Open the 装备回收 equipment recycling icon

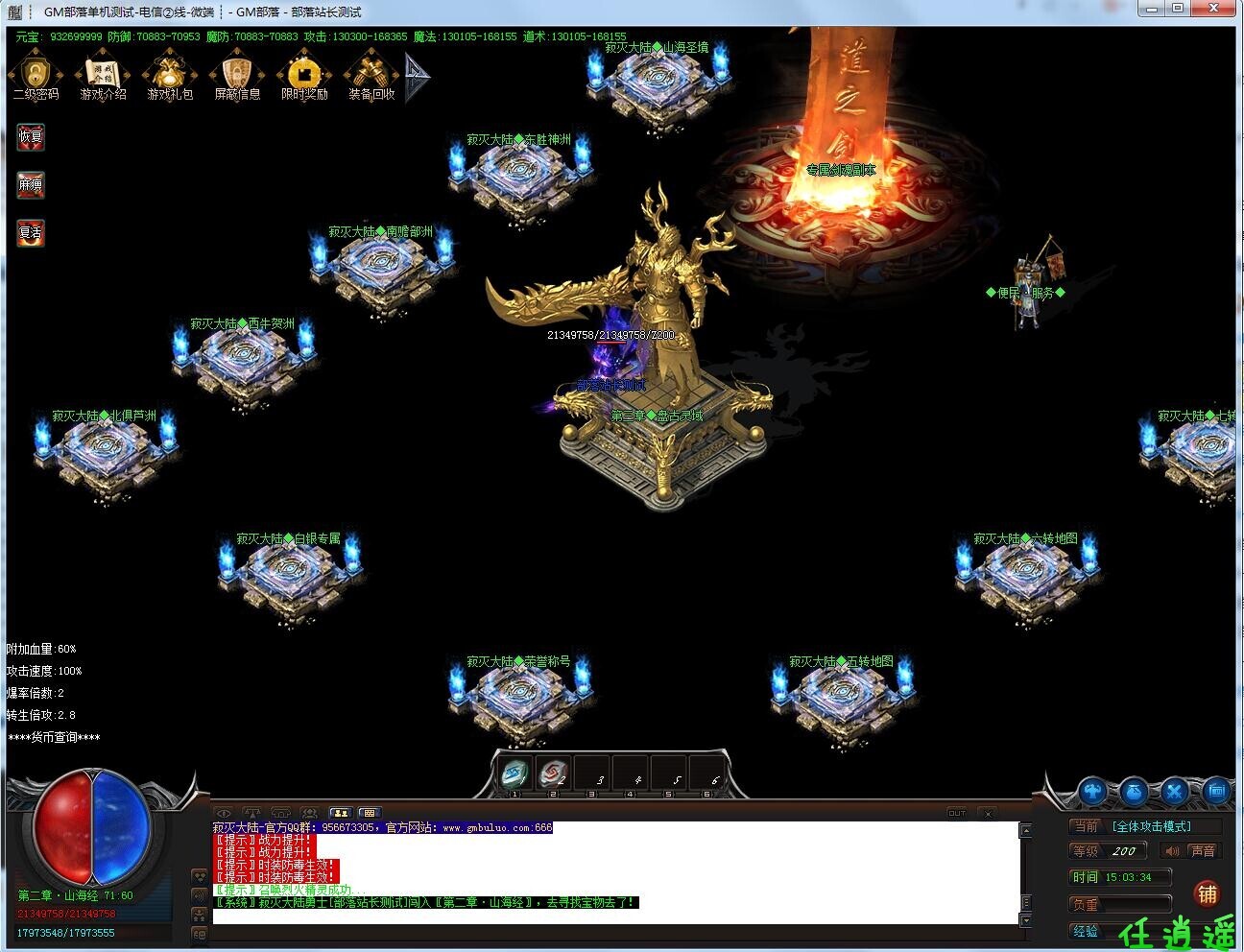[371, 77]
